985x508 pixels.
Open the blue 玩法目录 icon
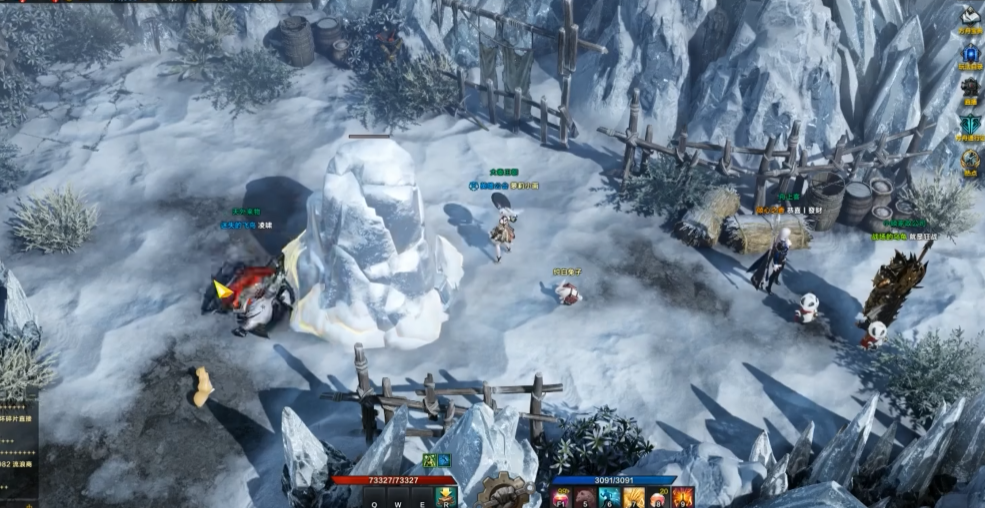point(969,50)
